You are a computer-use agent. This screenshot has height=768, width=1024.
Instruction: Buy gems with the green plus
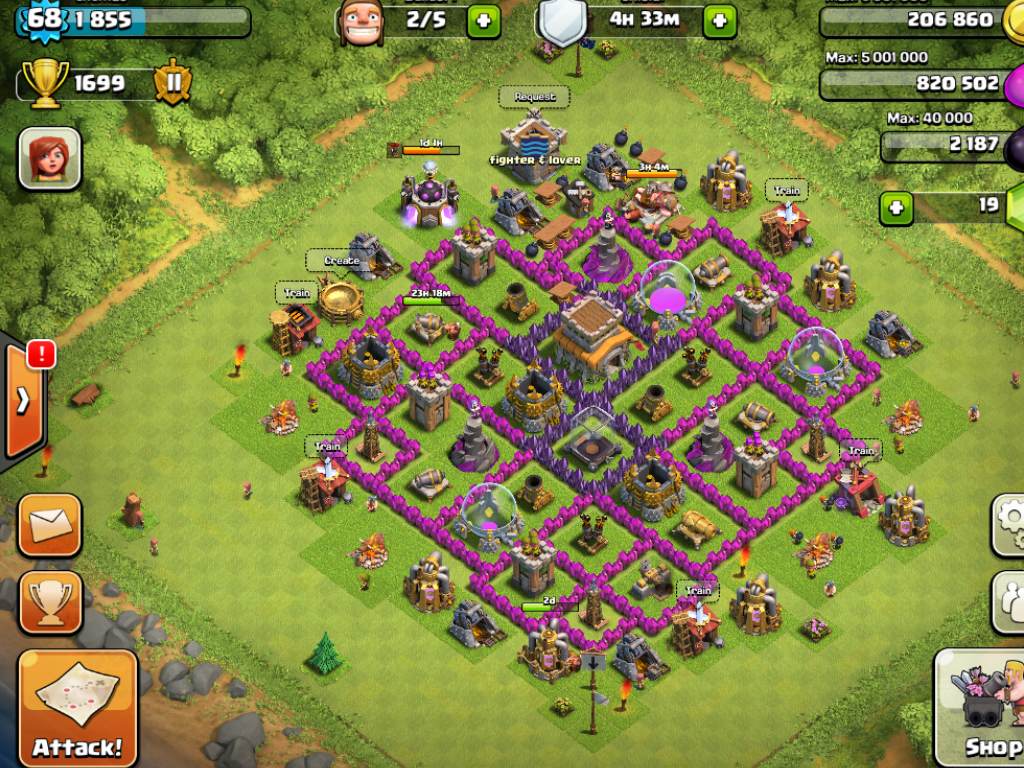[x=897, y=208]
